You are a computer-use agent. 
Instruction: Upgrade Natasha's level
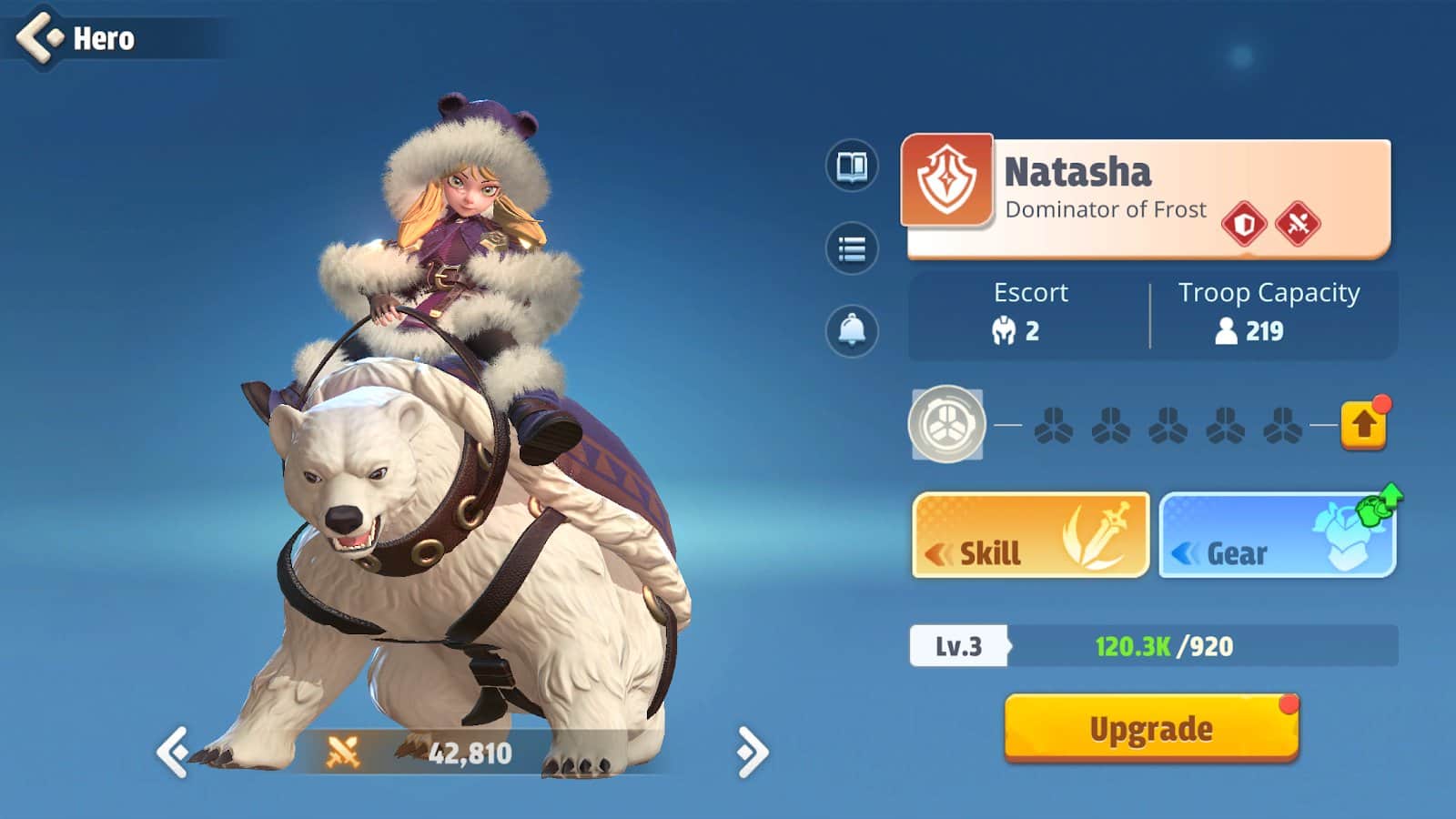[x=1151, y=728]
